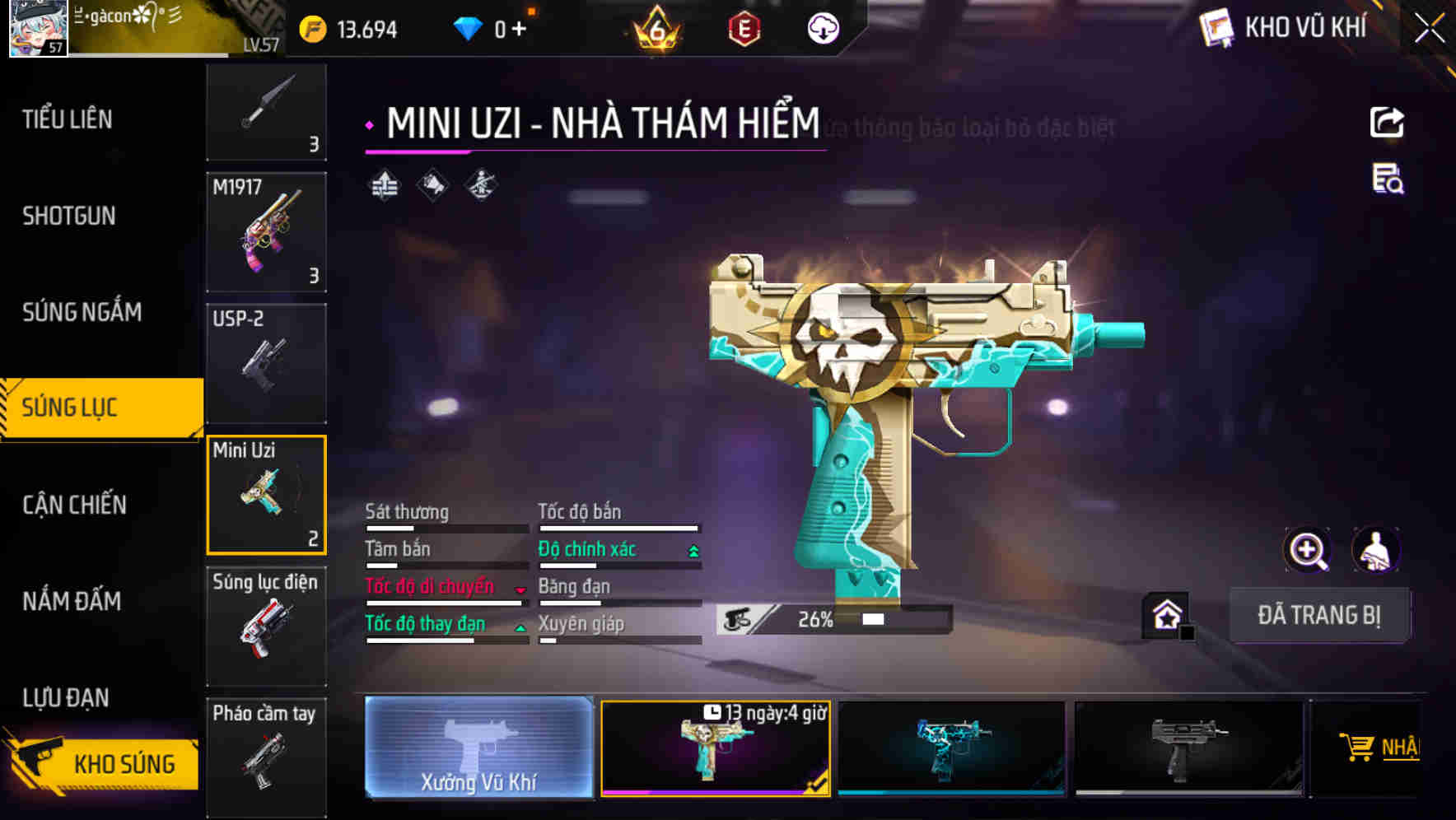Open the share icon for Mini Uzi skin
The image size is (1456, 820).
coord(1388,122)
